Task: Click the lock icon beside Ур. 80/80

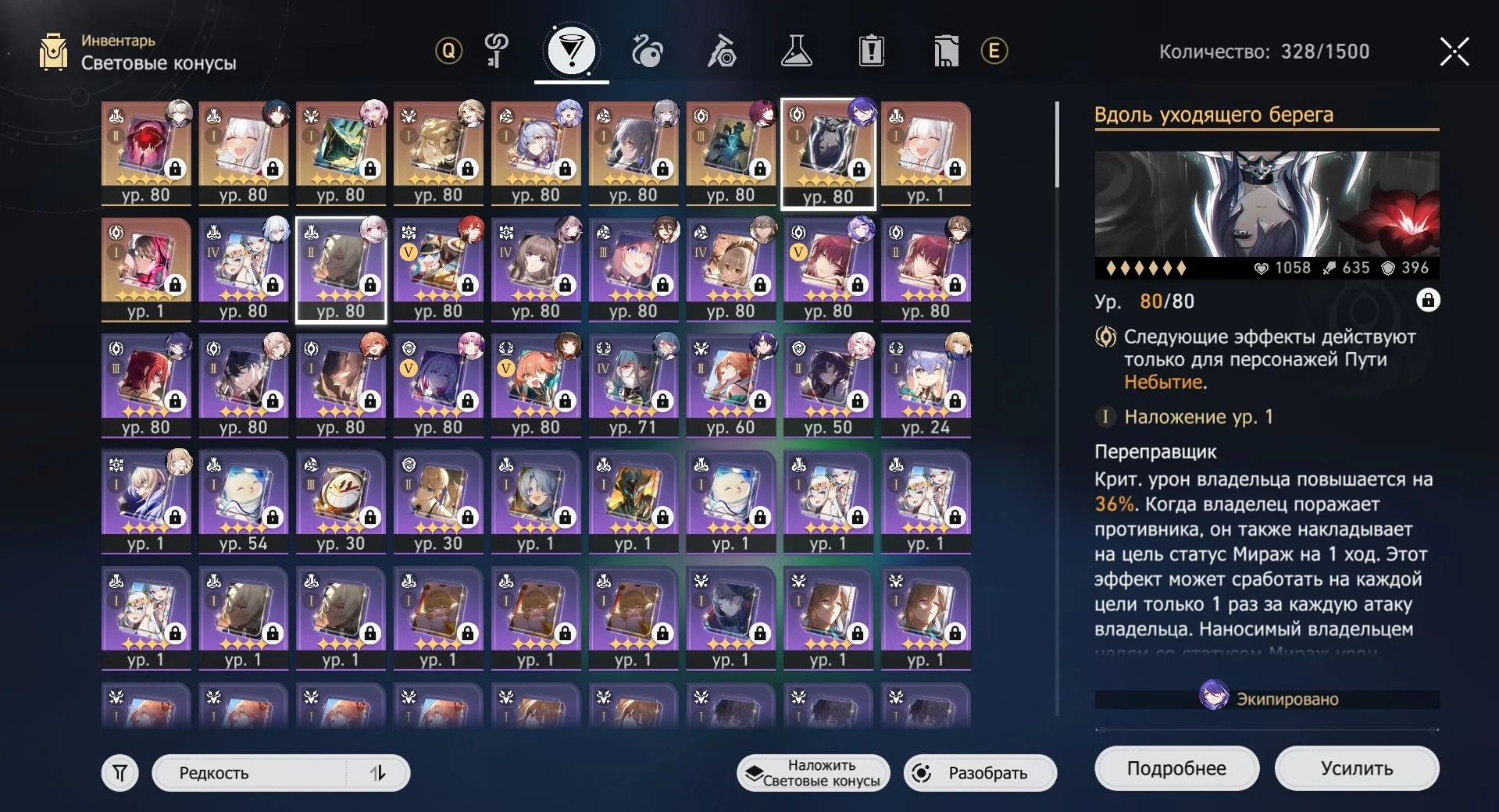Action: point(1429,301)
